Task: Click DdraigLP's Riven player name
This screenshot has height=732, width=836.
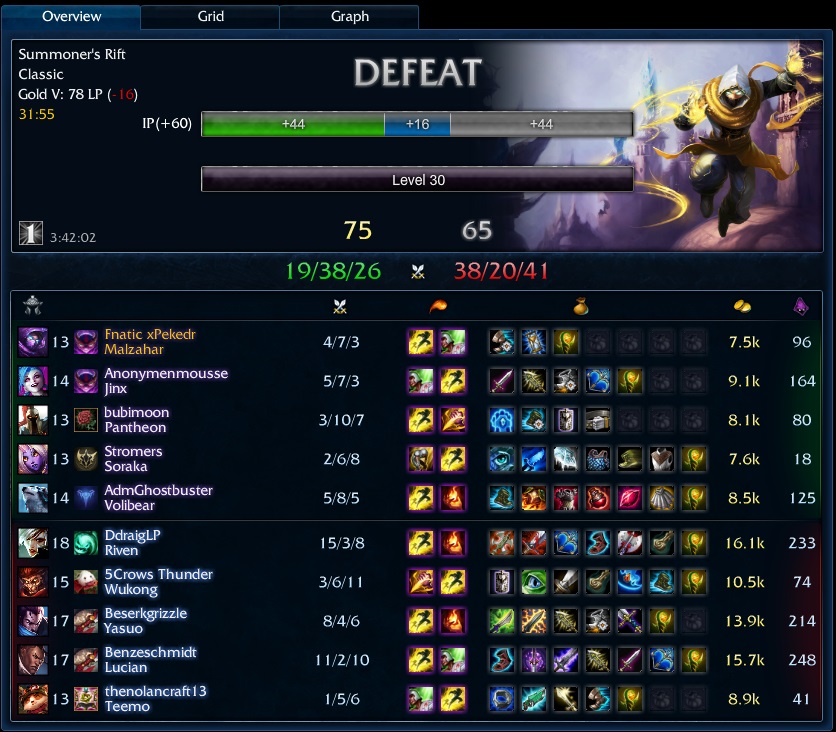Action: coord(132,535)
